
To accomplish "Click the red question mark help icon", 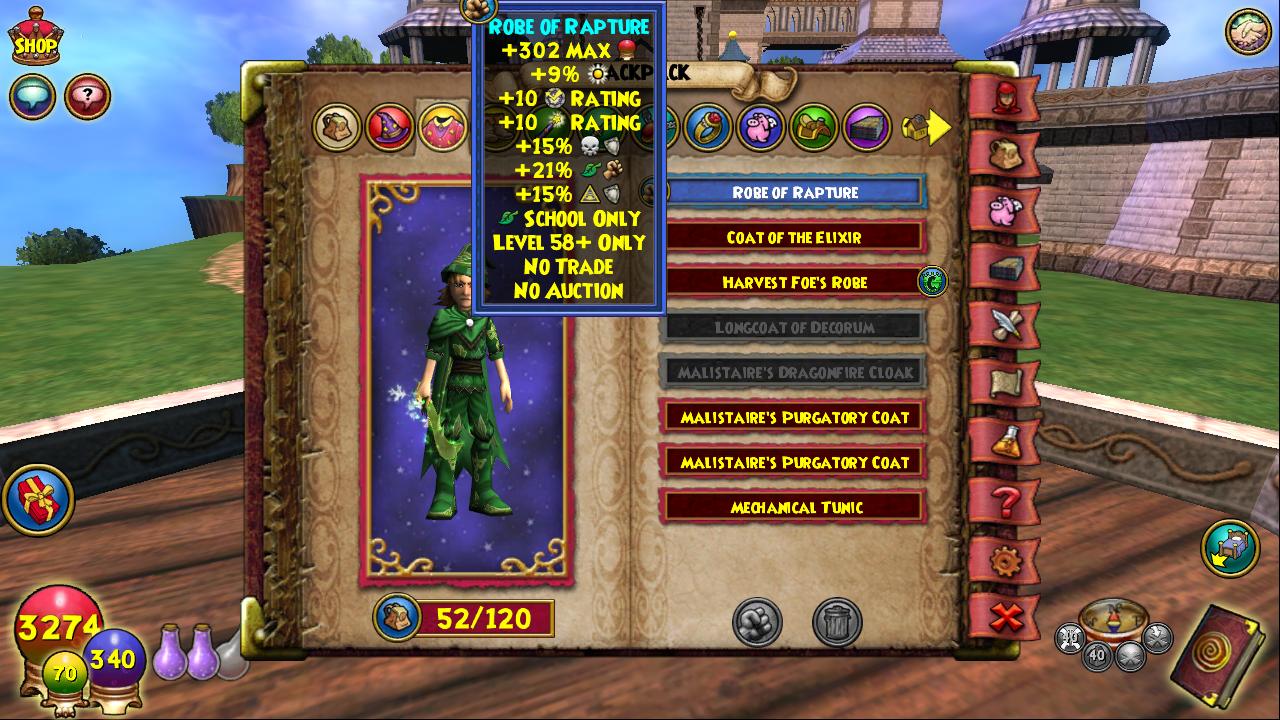I will click(x=87, y=97).
